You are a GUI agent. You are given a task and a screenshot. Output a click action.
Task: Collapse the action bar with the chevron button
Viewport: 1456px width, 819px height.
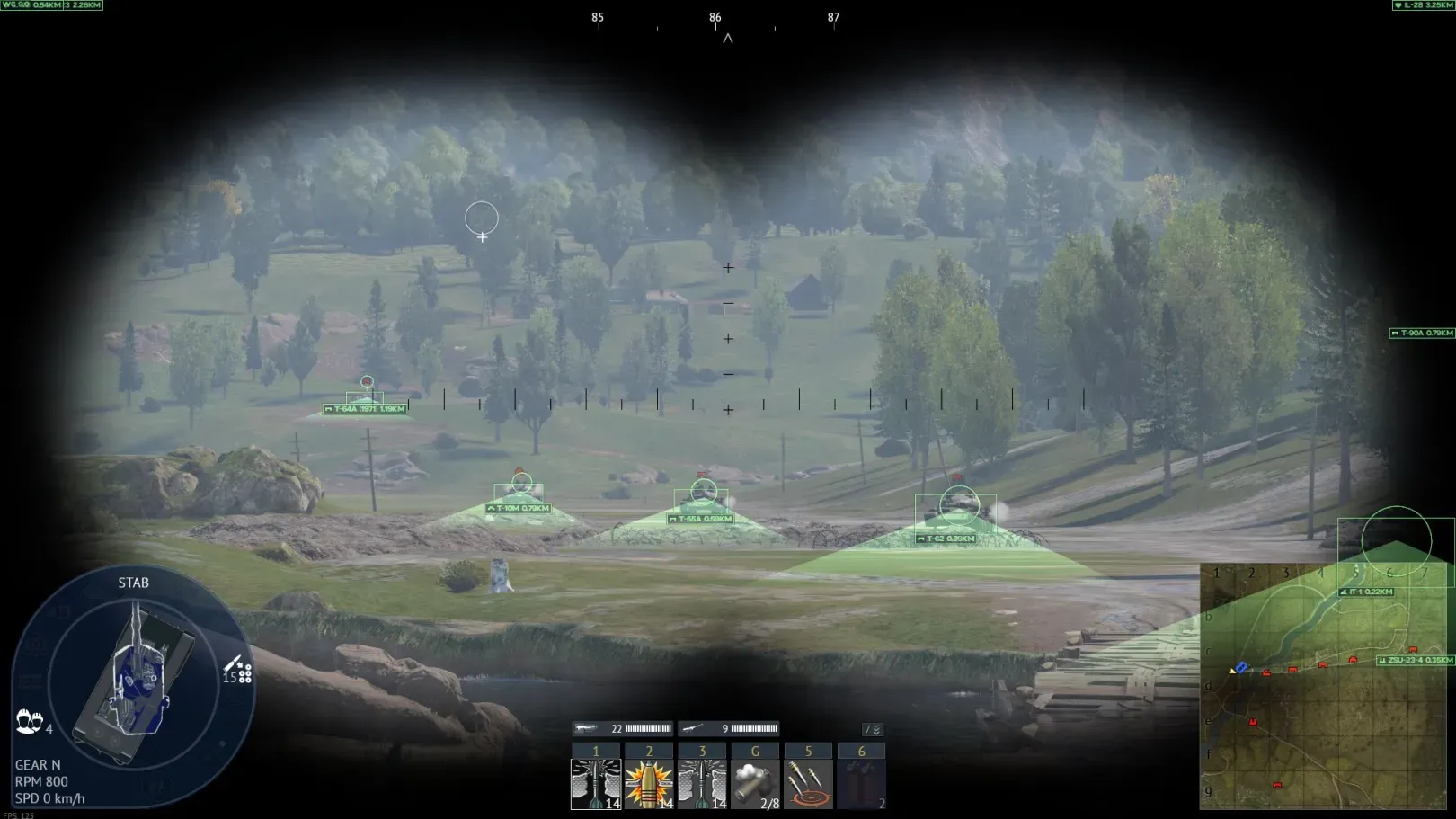(x=873, y=729)
